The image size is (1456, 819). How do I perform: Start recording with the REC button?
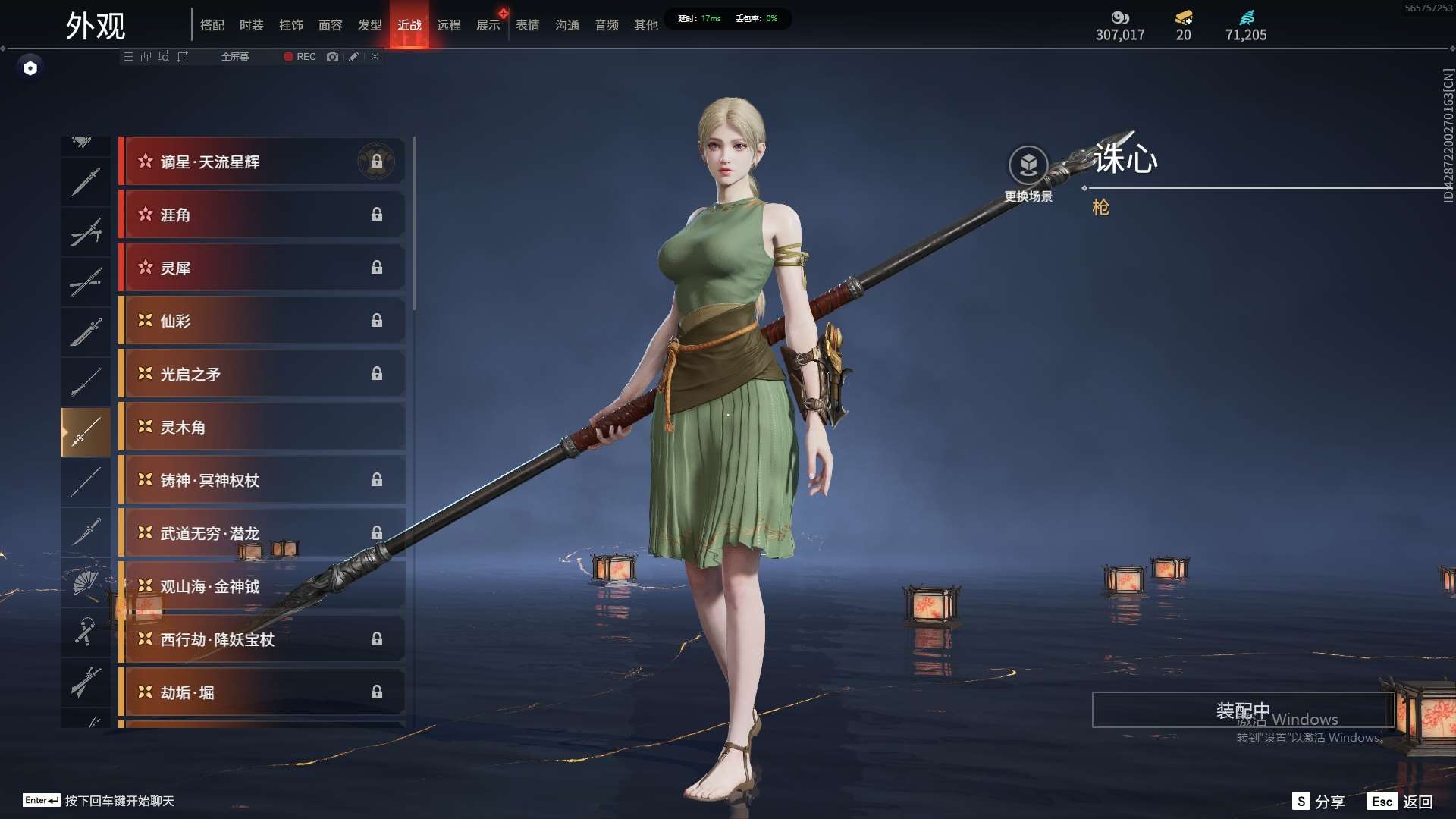300,57
